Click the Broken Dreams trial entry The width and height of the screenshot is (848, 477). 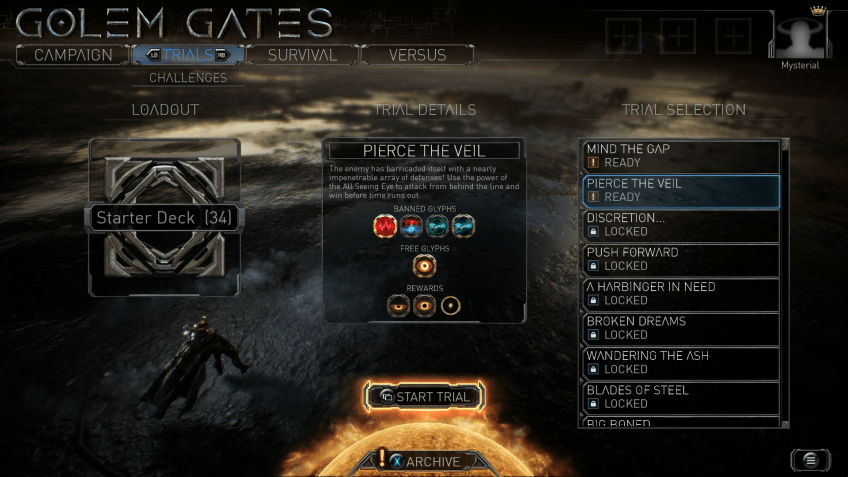click(680, 328)
